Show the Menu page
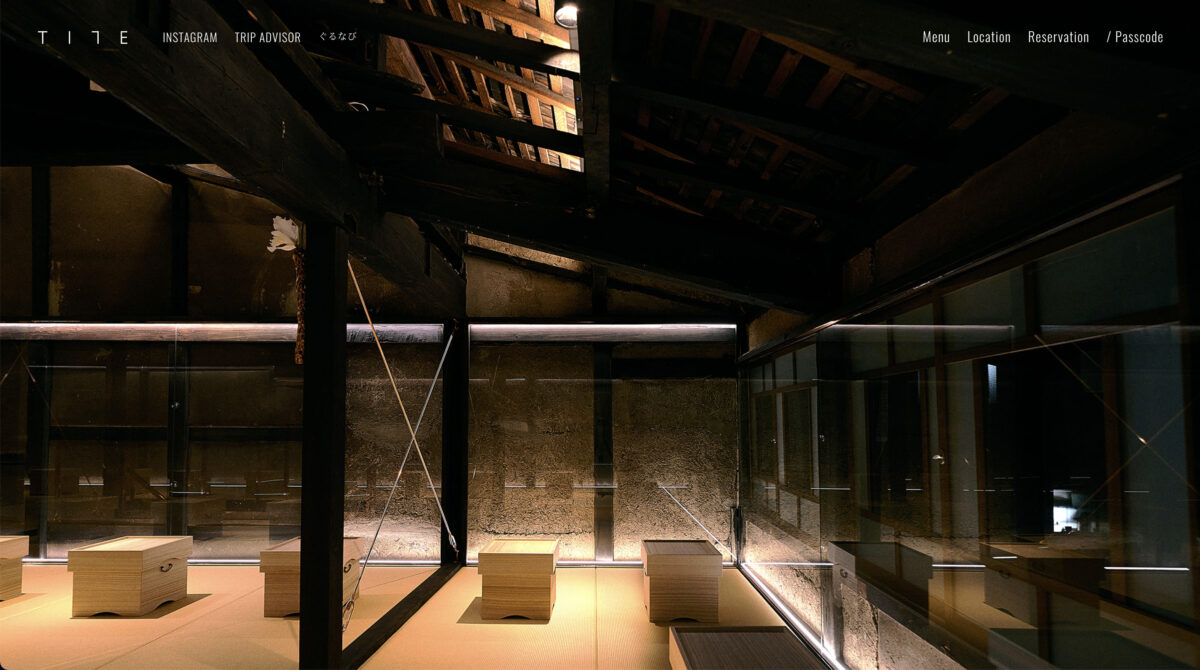This screenshot has height=670, width=1200. click(936, 37)
